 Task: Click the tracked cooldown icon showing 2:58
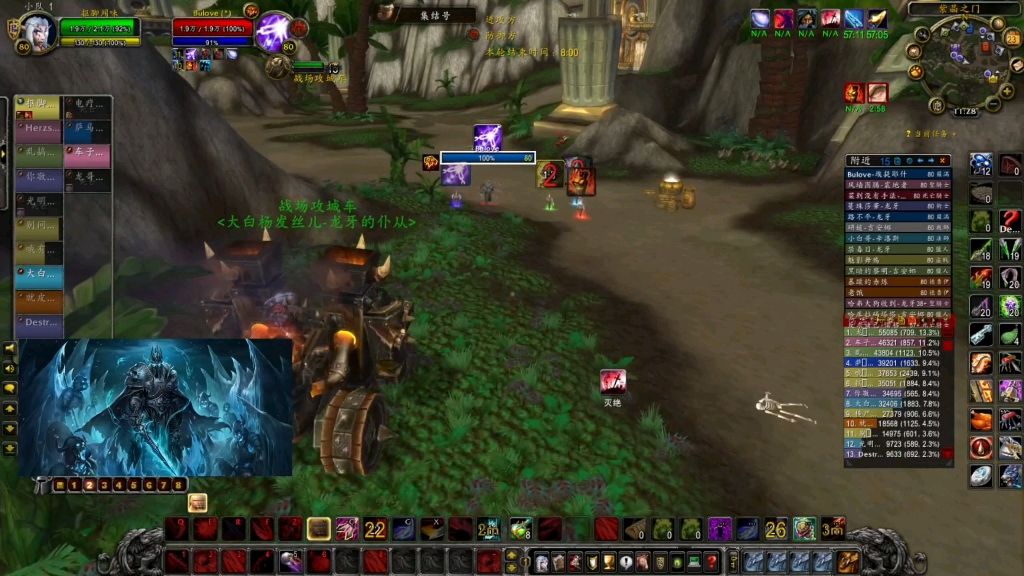tap(878, 93)
